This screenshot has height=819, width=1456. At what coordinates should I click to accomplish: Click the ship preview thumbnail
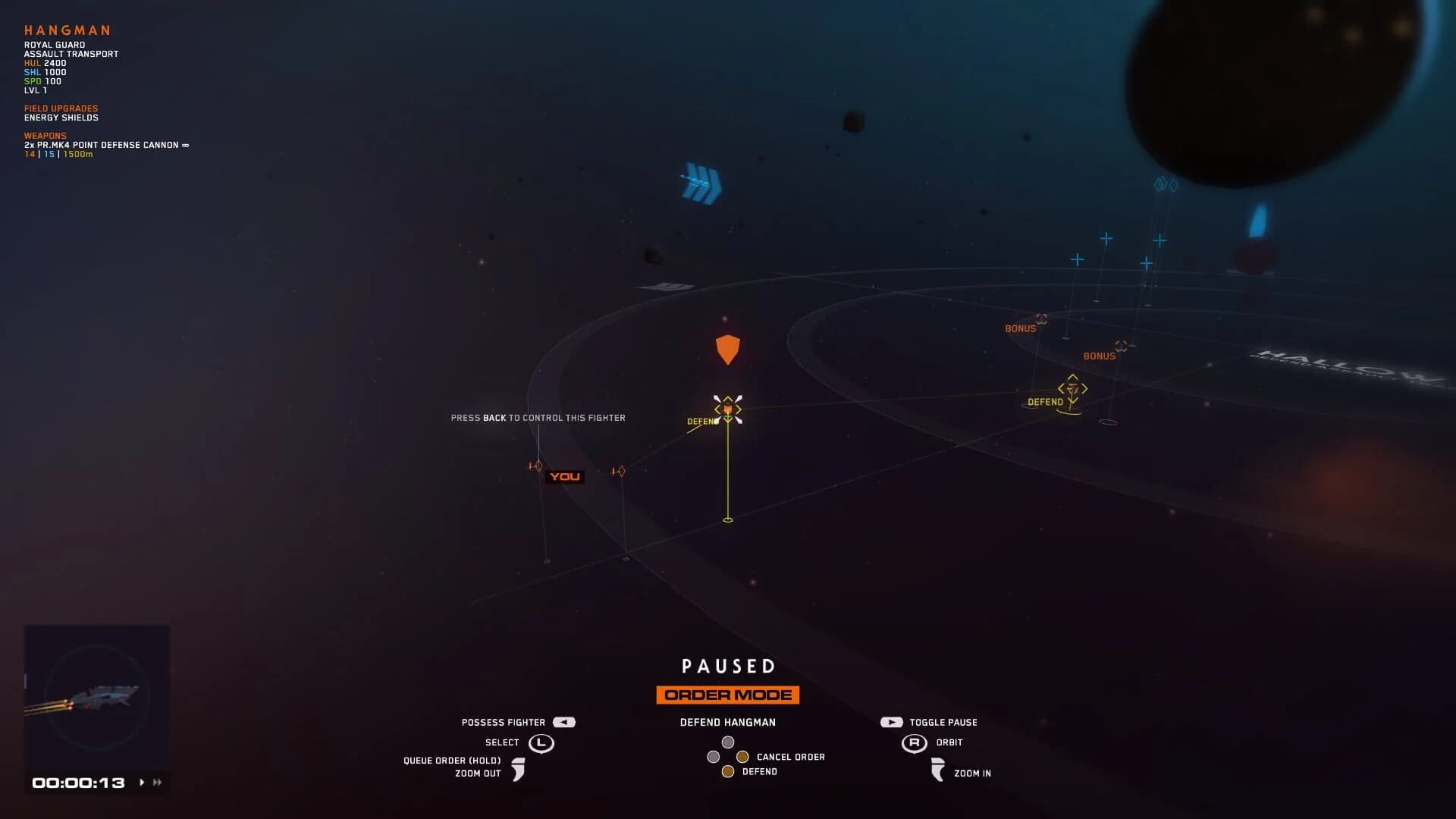[97, 698]
